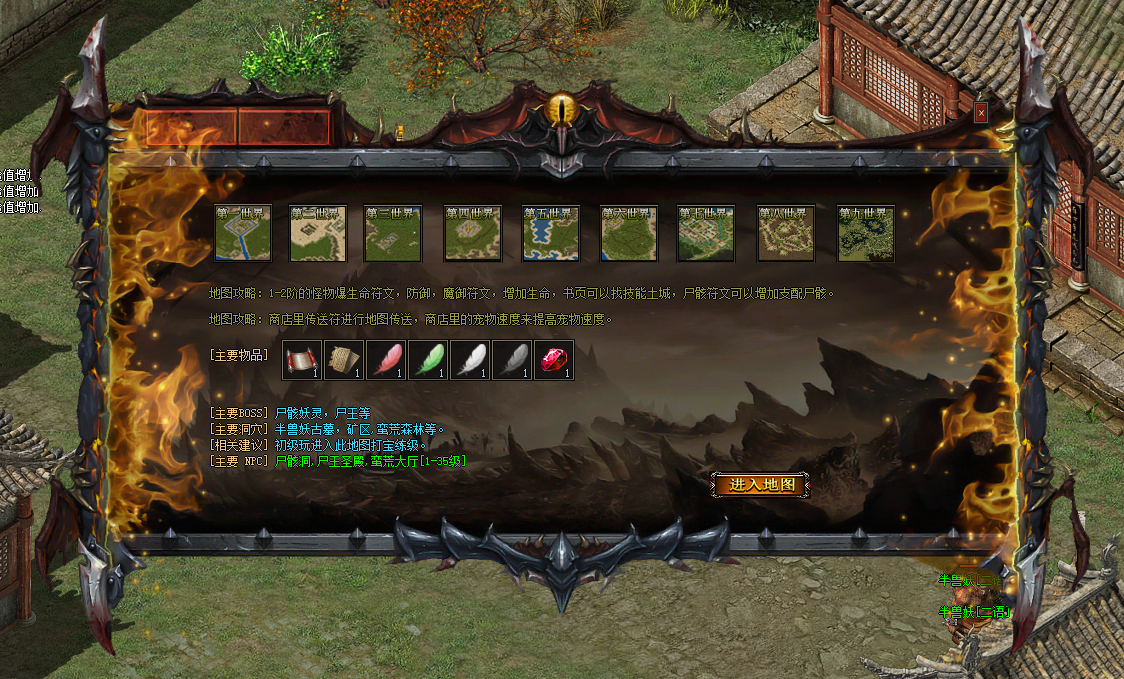
Task: Open the 第四世界 map preview
Action: (x=472, y=233)
